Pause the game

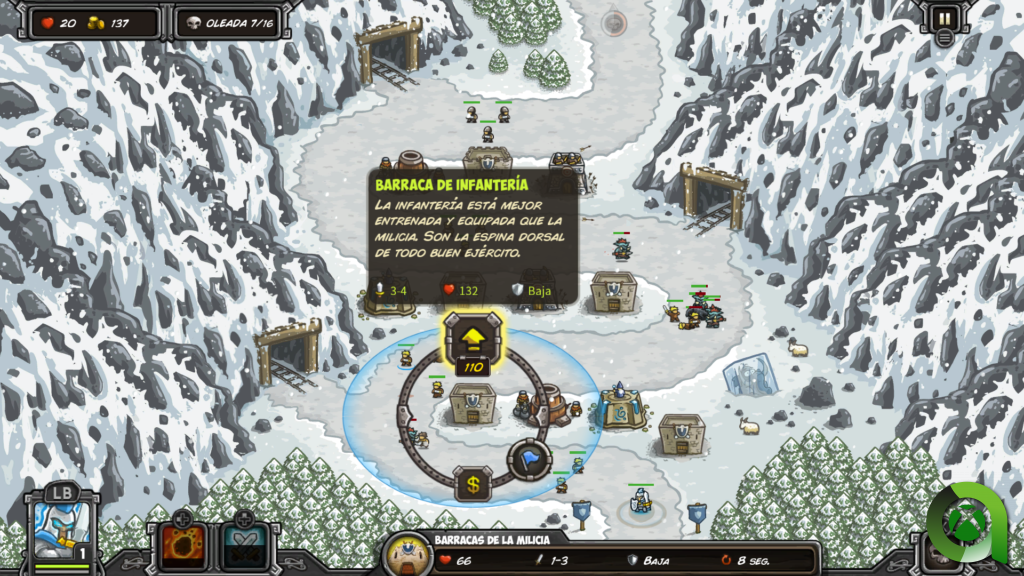944,17
